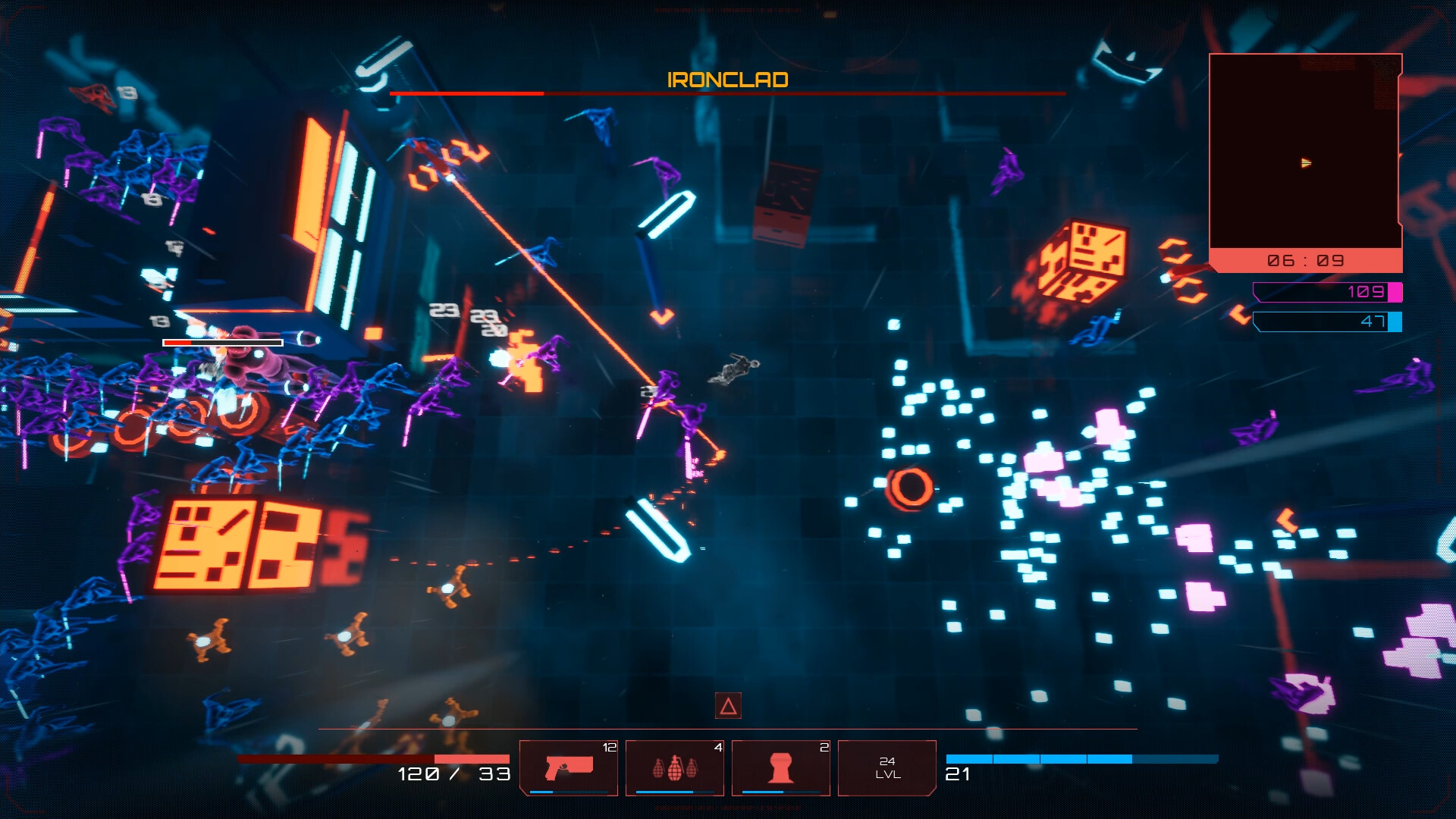Click the grenades inventory slot icon
The image size is (1456, 819).
(x=673, y=766)
